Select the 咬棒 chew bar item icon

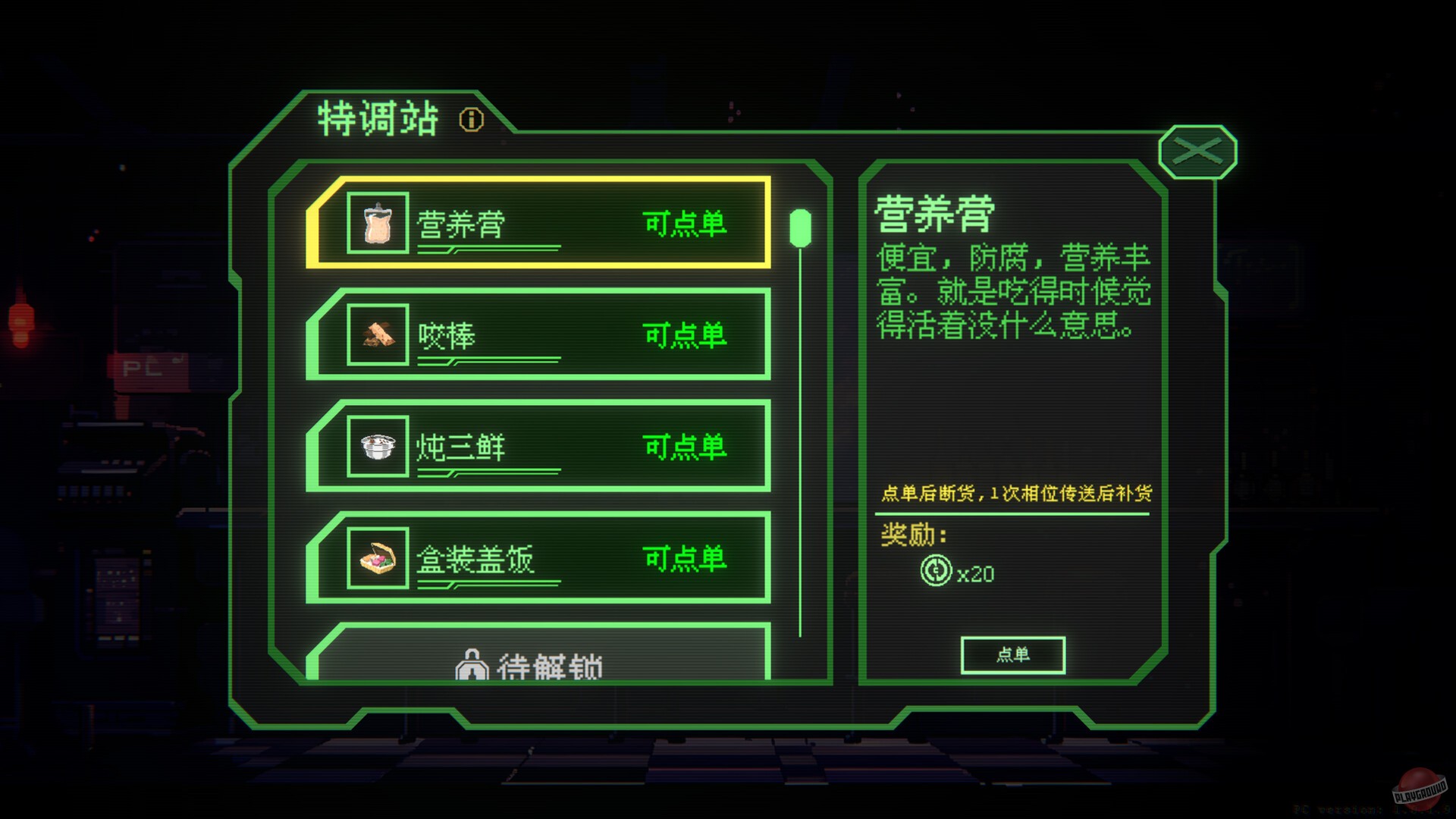coord(377,336)
